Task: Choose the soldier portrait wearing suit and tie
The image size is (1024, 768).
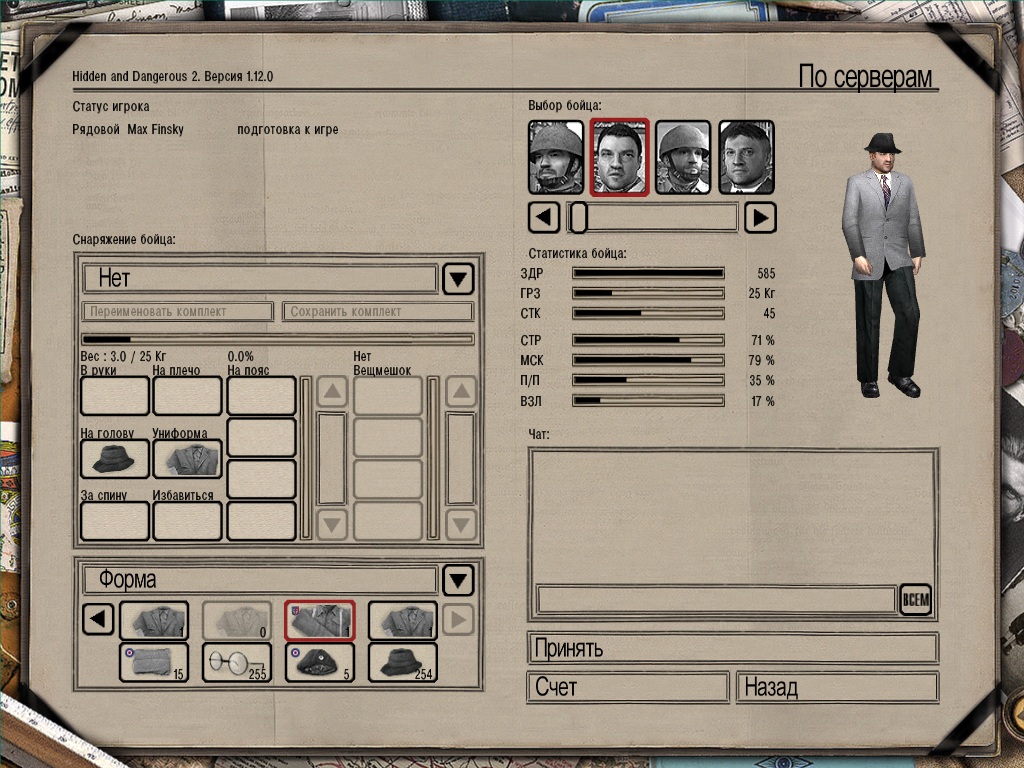Action: [x=746, y=157]
